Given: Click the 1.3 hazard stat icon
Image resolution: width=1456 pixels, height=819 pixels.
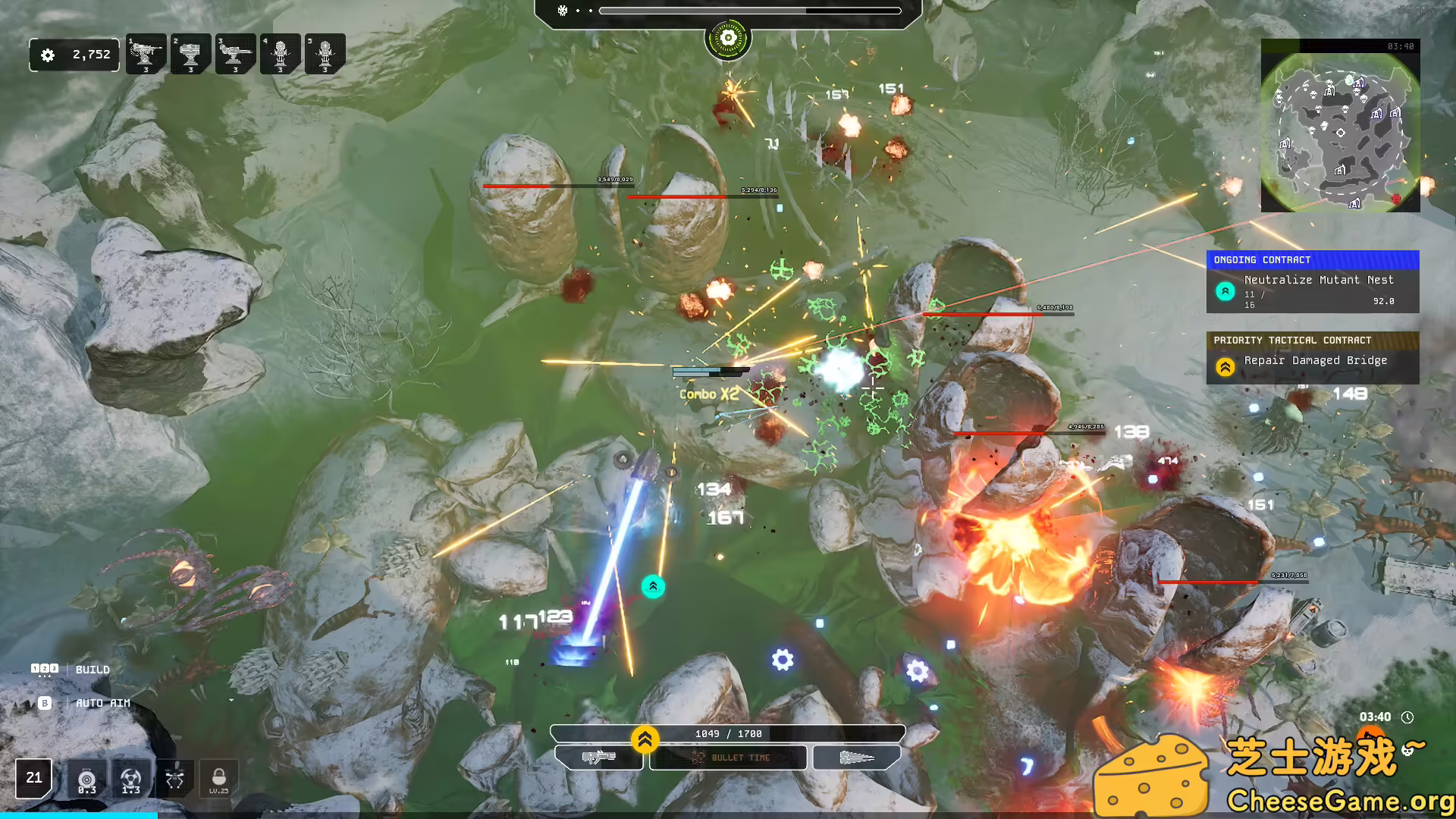Looking at the screenshot, I should click(130, 778).
